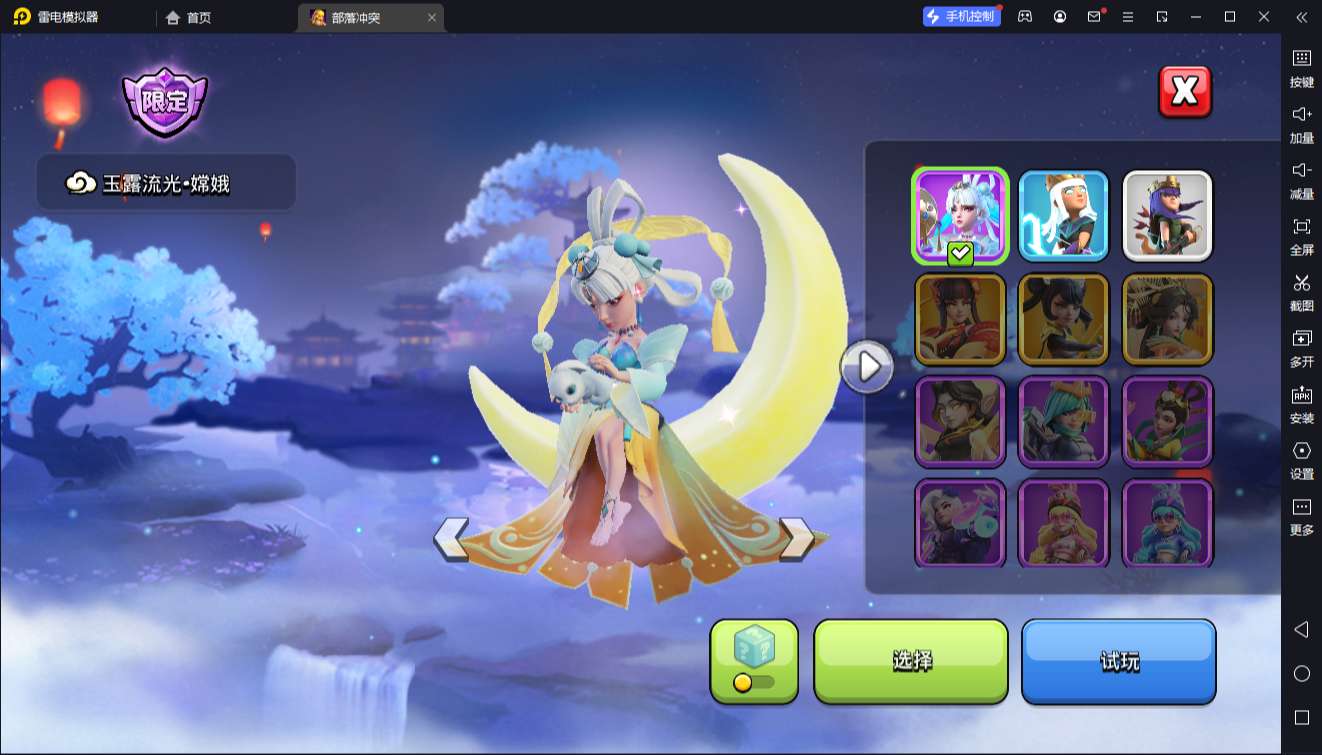Choose the blonde skin with pink glasses

pyautogui.click(x=1063, y=523)
